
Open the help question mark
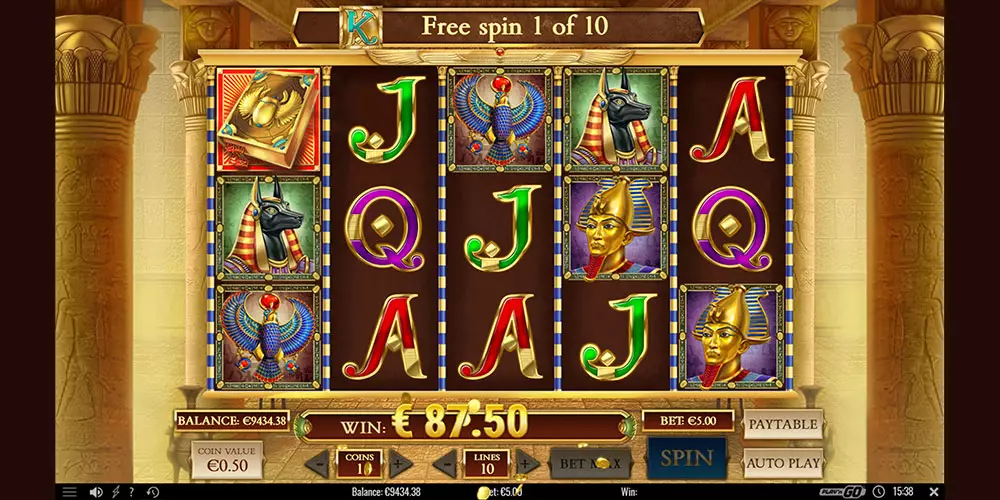[x=131, y=492]
